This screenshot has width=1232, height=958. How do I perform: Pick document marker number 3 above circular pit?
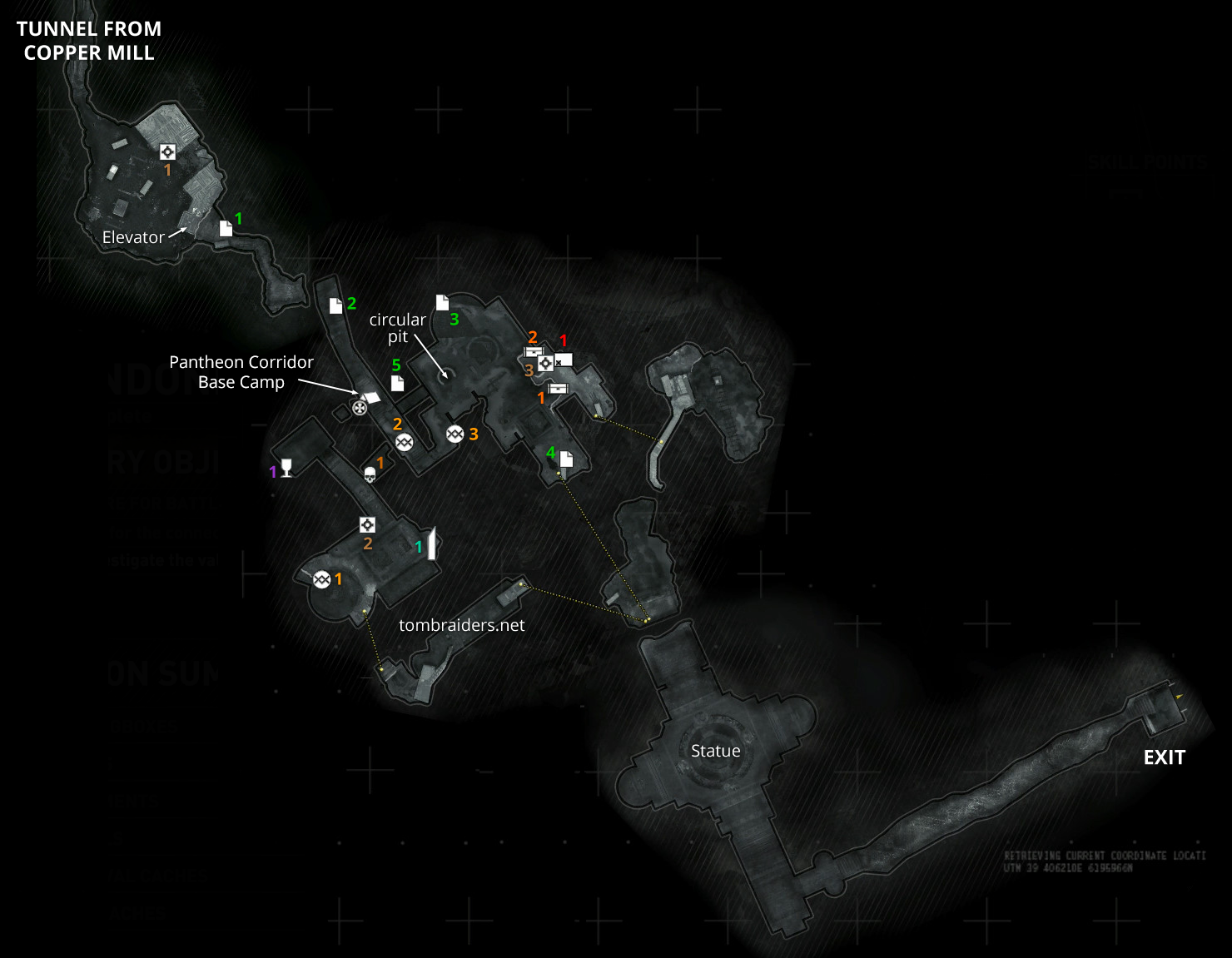click(442, 302)
